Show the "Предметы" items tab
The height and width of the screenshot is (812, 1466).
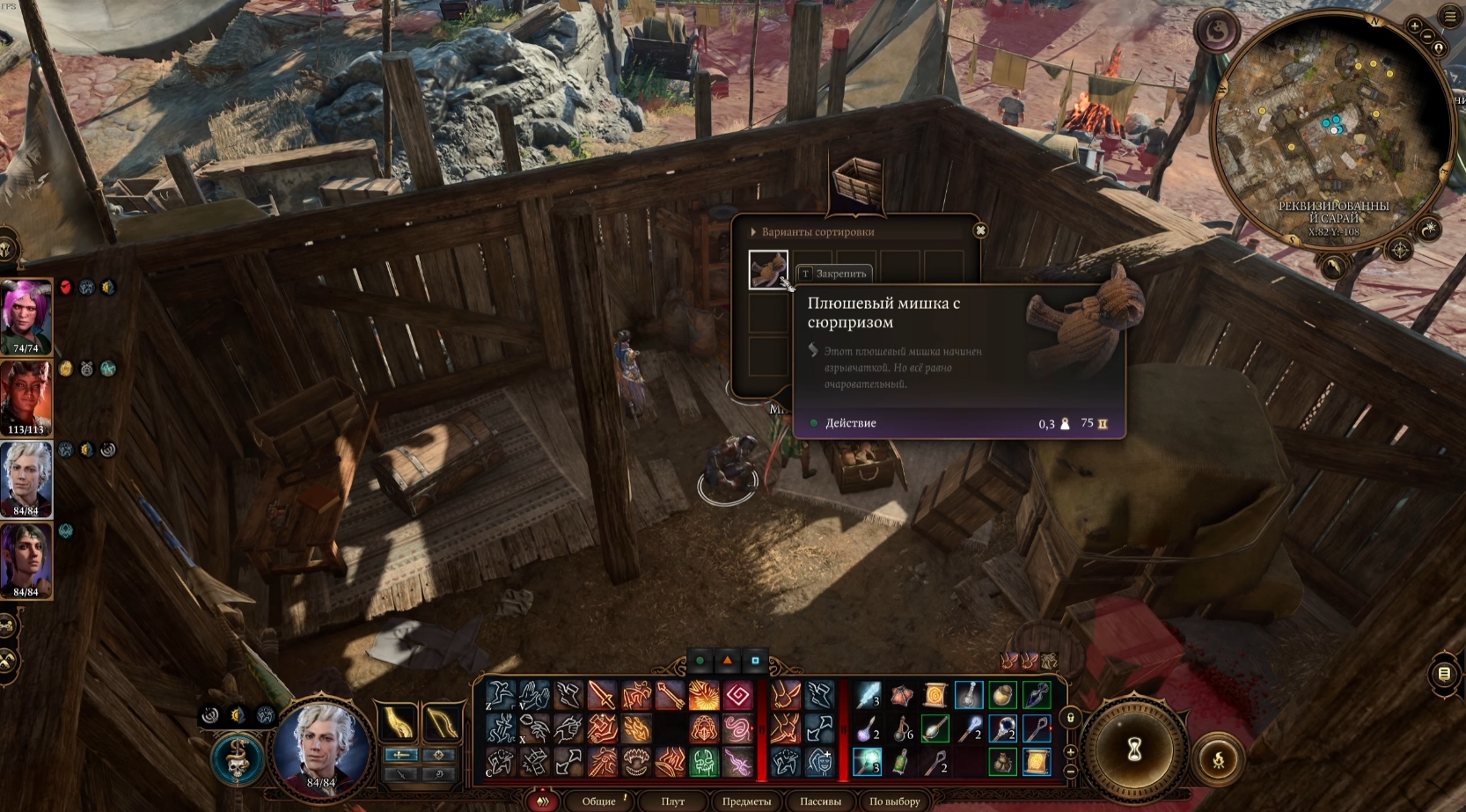tap(746, 801)
